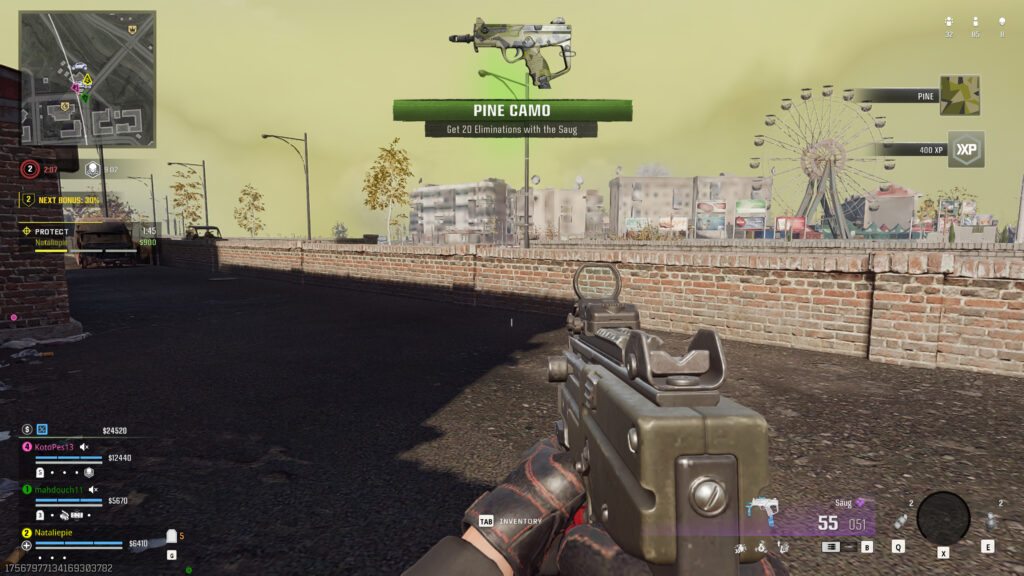Choose the lethal grenade slot
Viewport: 1024px width, 576px height.
pyautogui.click(x=991, y=521)
